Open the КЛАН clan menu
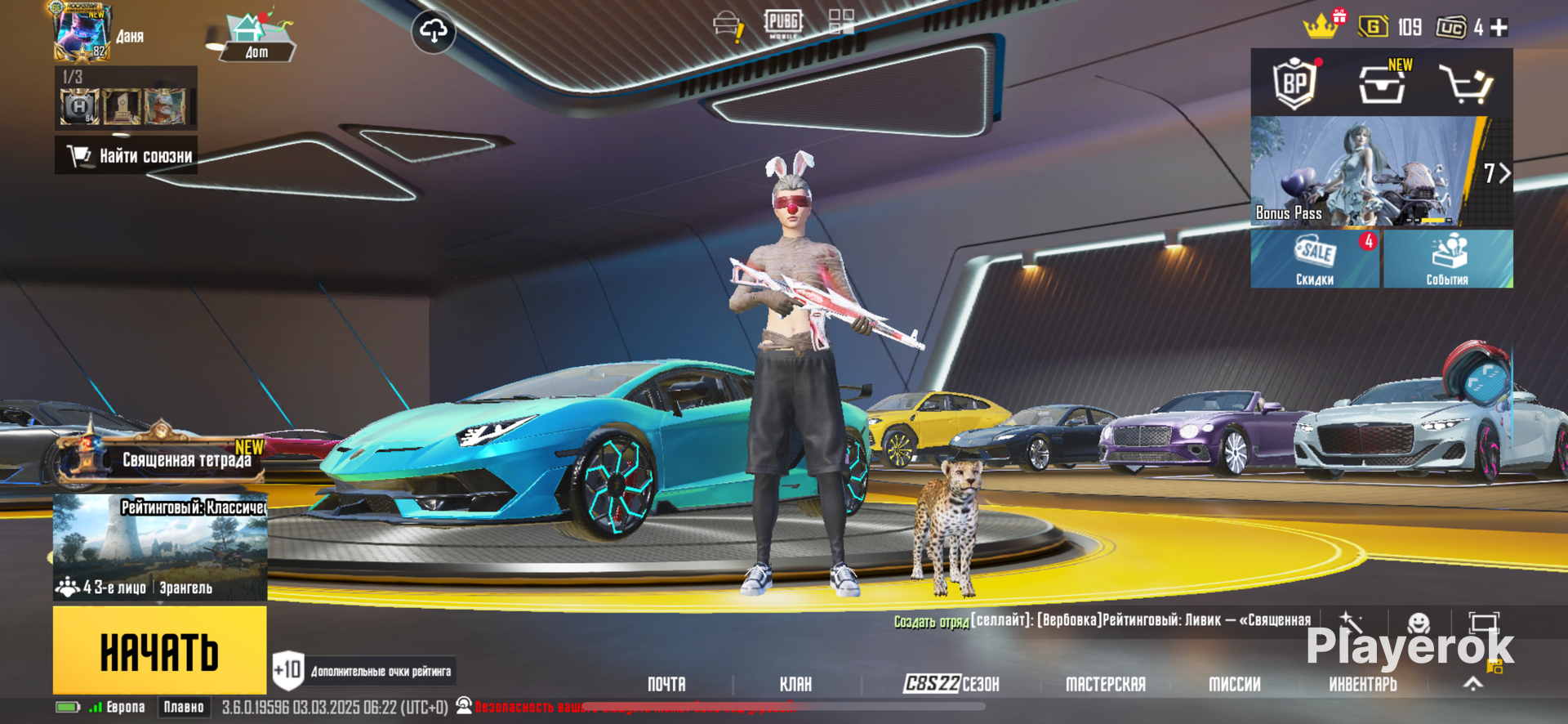The width and height of the screenshot is (1568, 724). 795,684
